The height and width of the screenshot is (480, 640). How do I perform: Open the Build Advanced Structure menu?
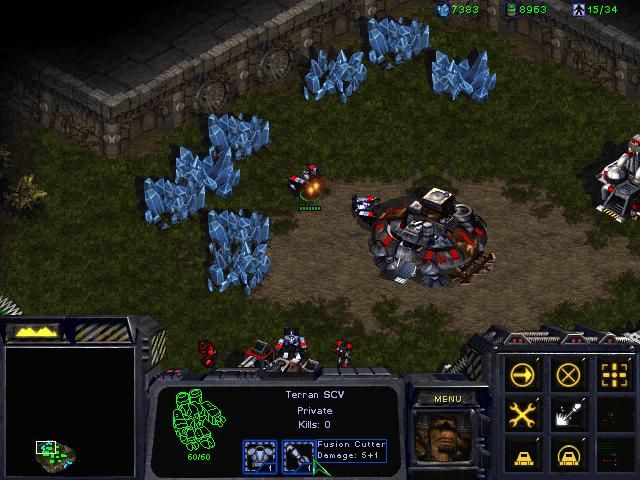[x=568, y=453]
